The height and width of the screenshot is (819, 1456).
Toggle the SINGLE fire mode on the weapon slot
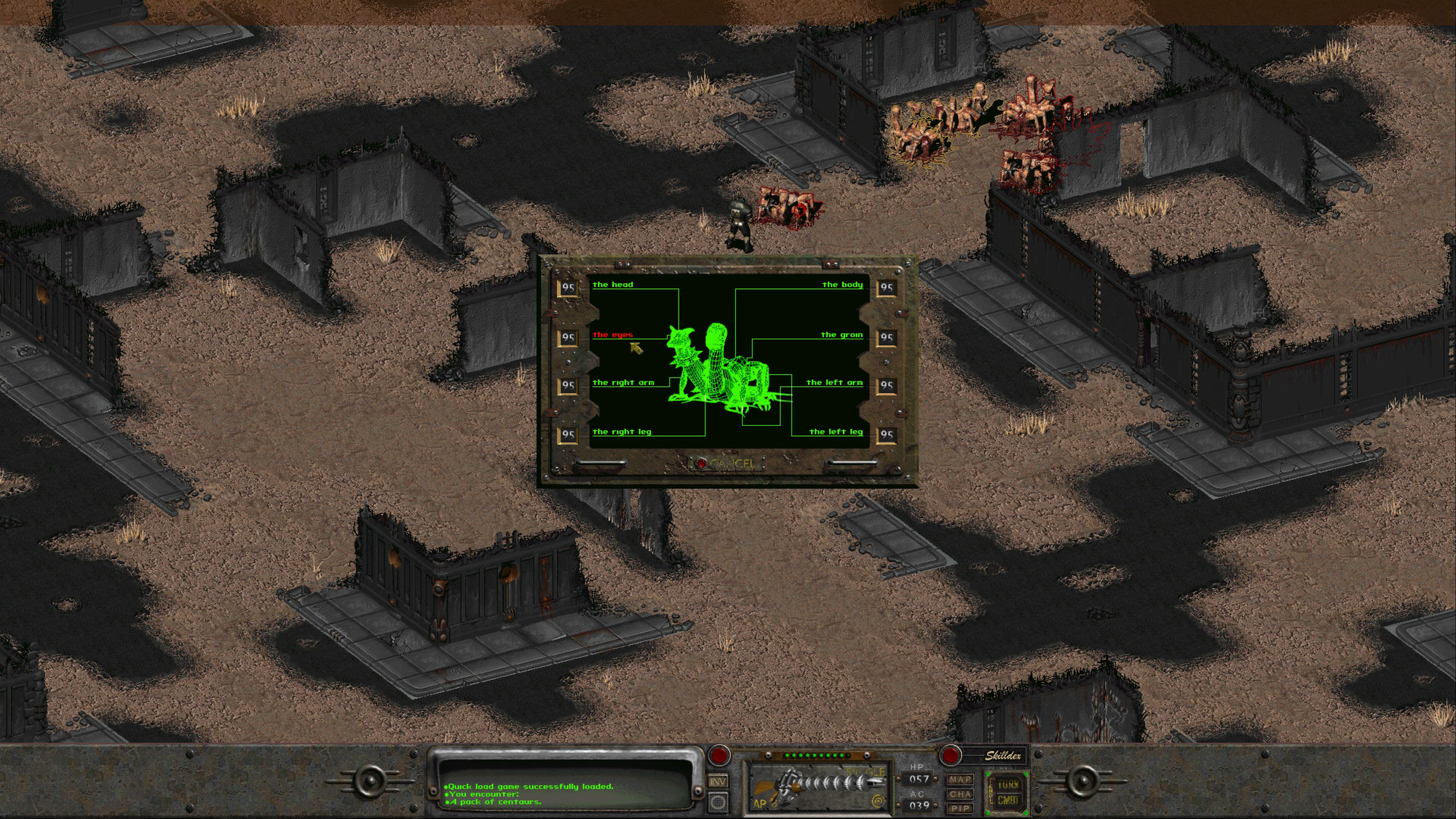click(866, 772)
